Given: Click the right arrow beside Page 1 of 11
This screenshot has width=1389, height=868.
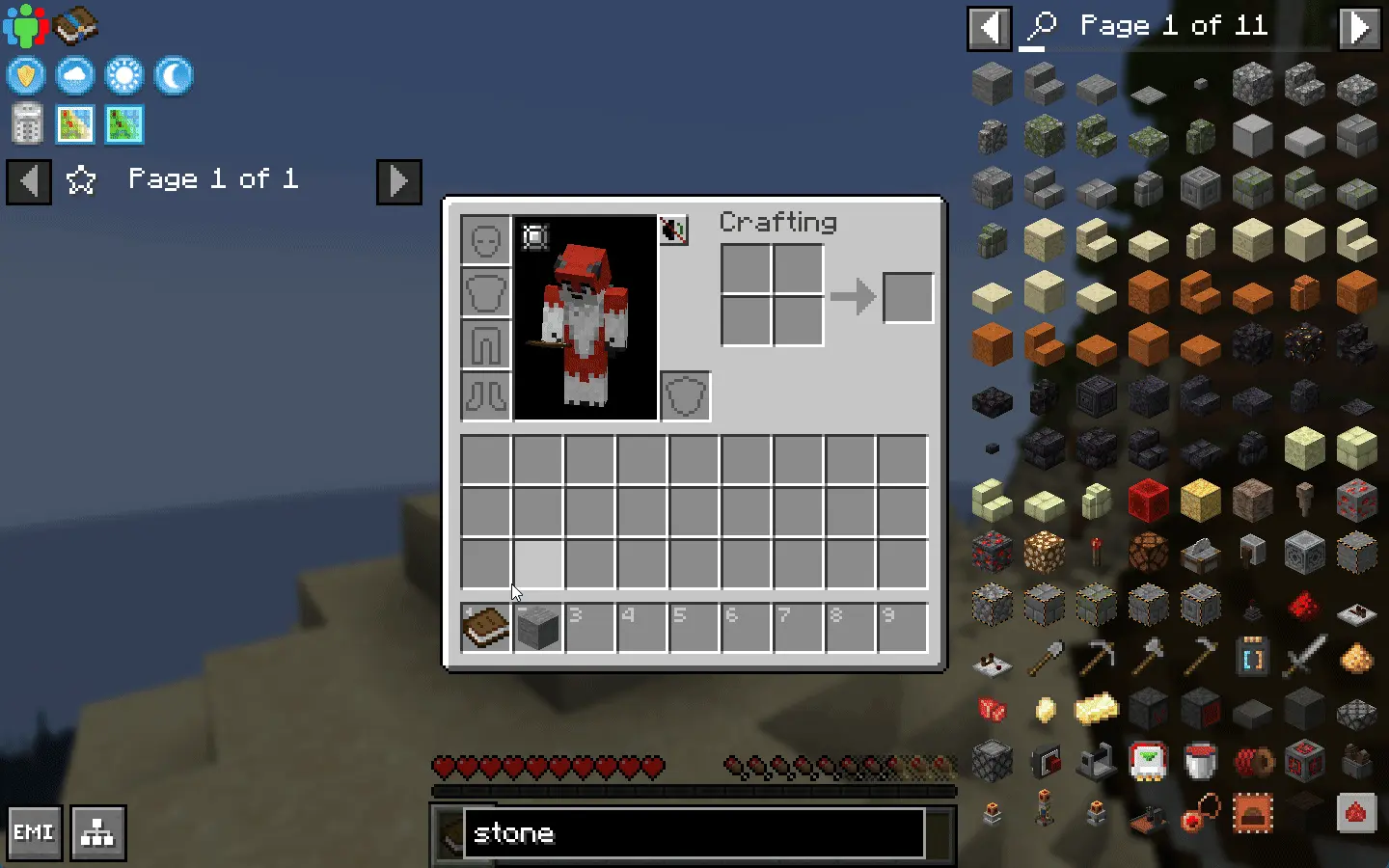Looking at the screenshot, I should click(1360, 27).
